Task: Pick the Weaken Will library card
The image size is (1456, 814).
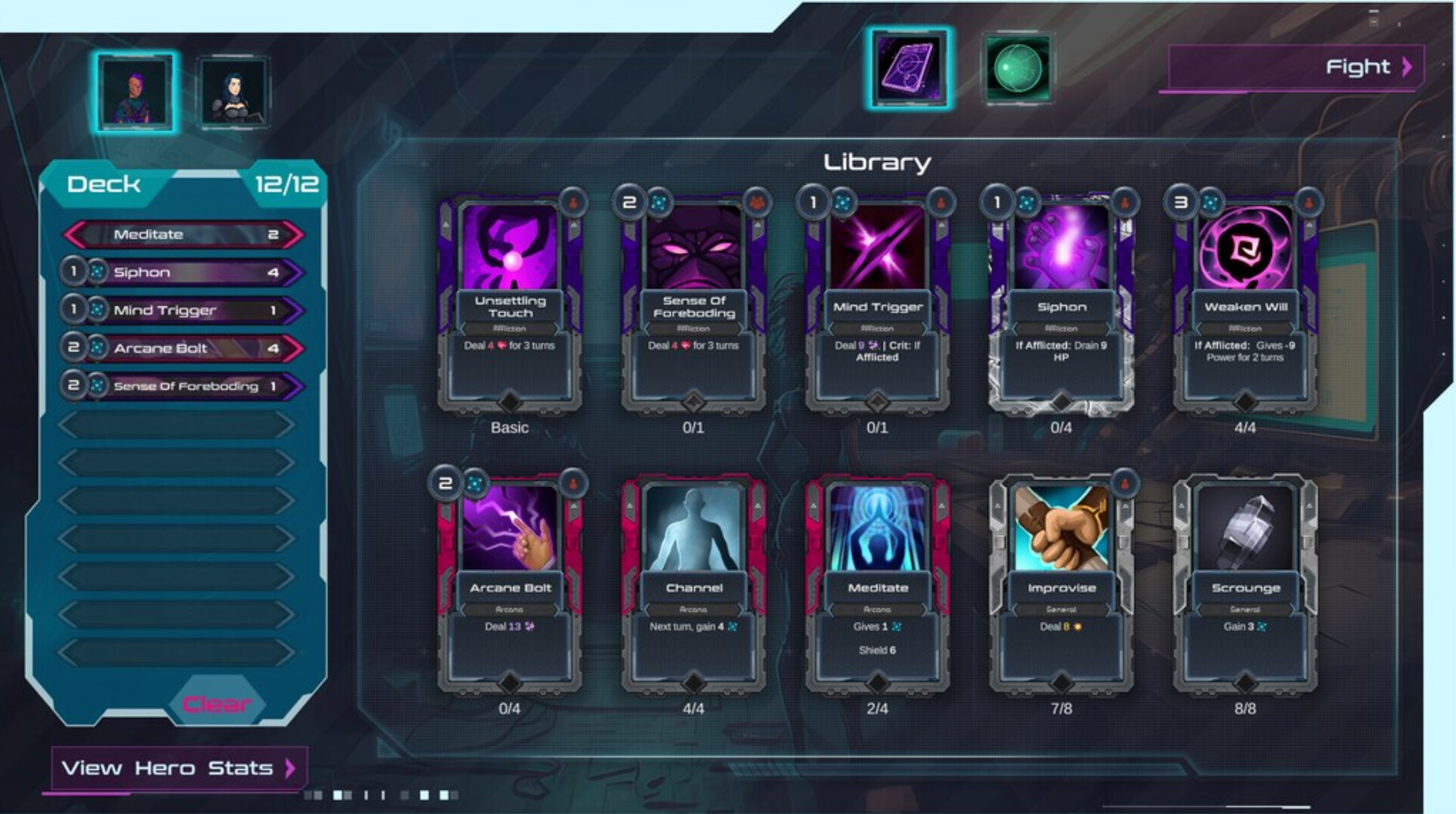Action: tap(1245, 302)
